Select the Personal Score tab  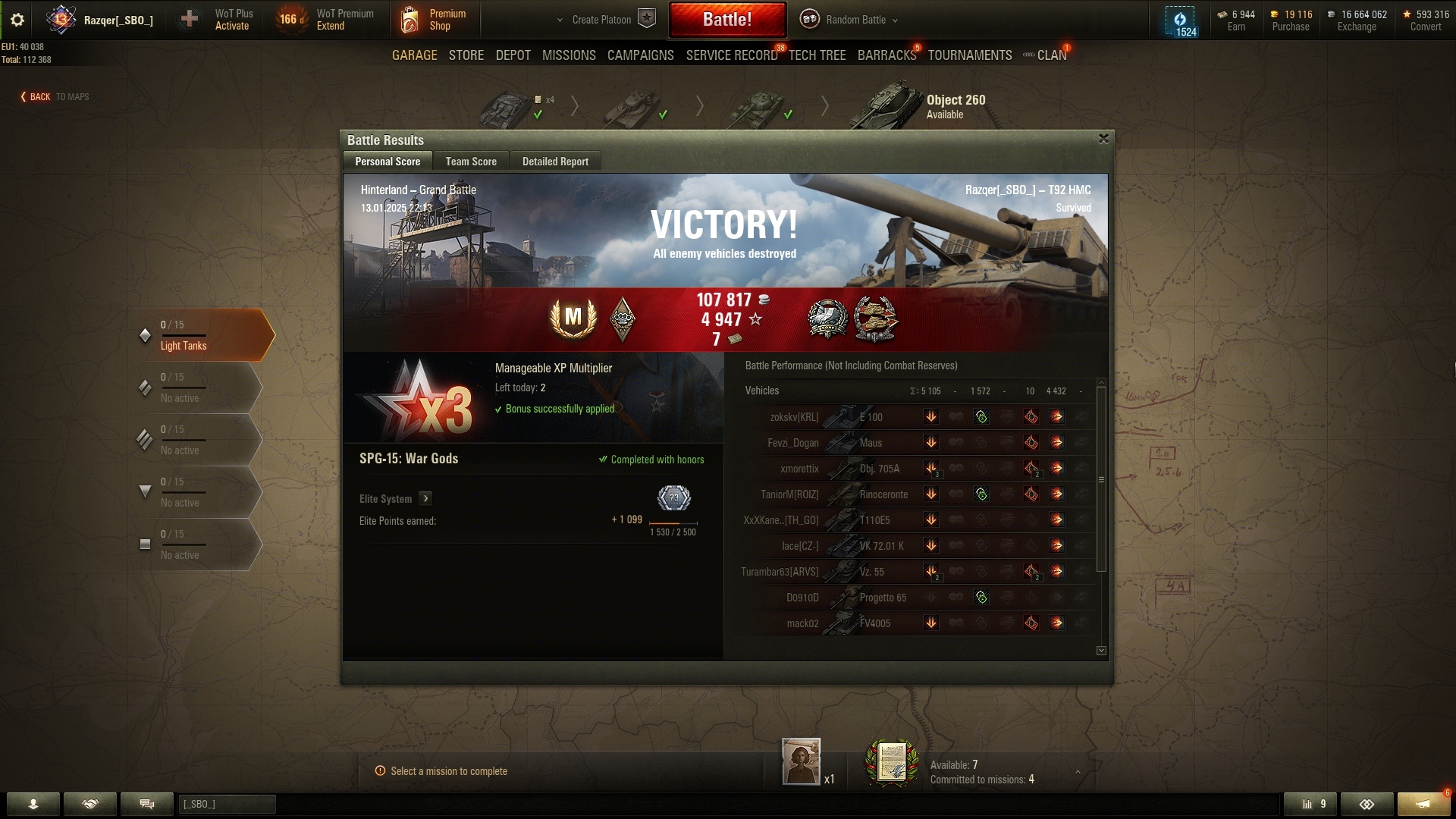click(388, 162)
